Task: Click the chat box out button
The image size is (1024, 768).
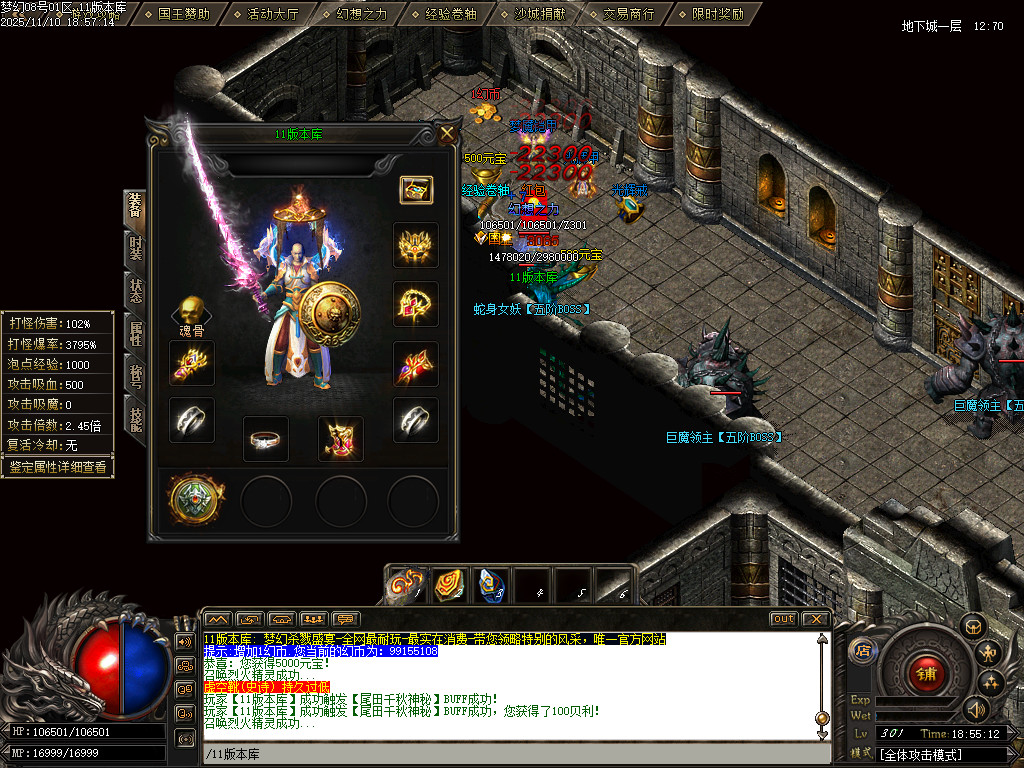Action: (784, 619)
